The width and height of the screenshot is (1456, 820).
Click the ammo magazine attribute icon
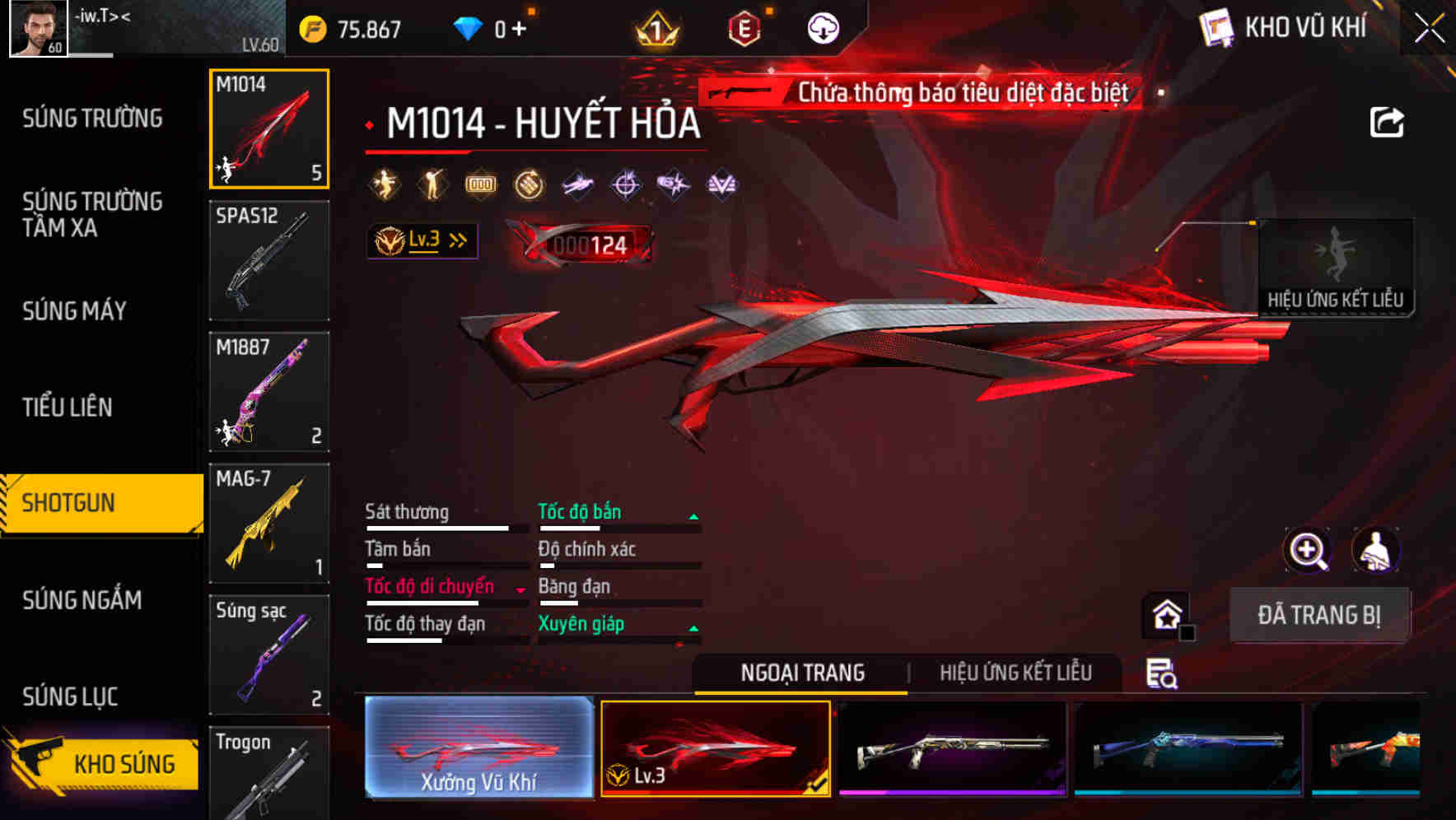coord(480,185)
